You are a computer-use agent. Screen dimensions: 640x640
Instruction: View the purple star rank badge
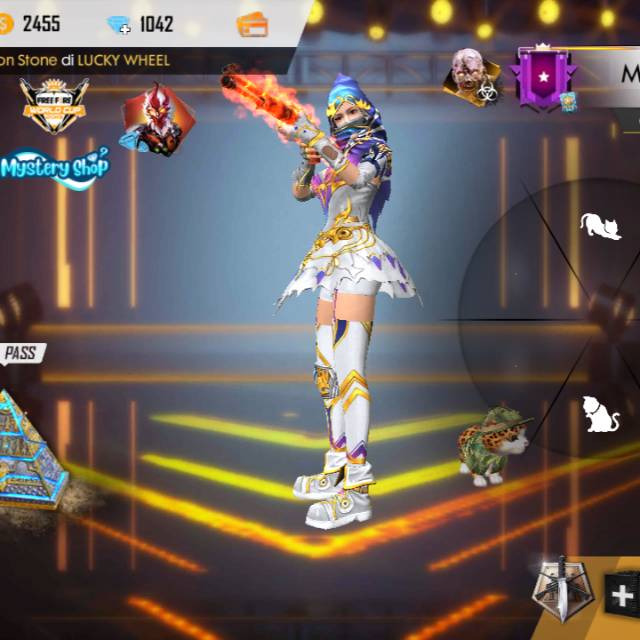pyautogui.click(x=545, y=78)
